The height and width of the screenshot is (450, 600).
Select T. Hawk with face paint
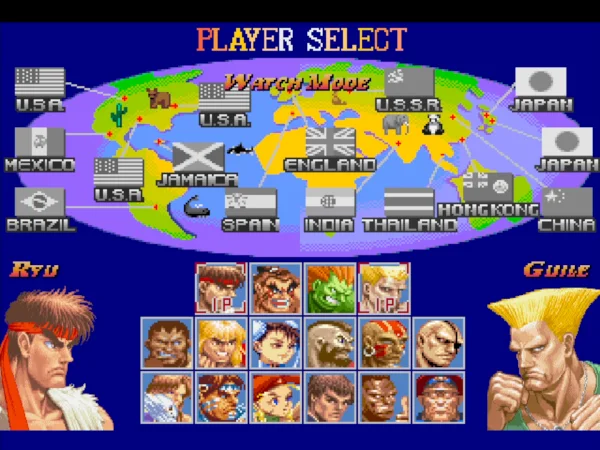click(x=220, y=397)
